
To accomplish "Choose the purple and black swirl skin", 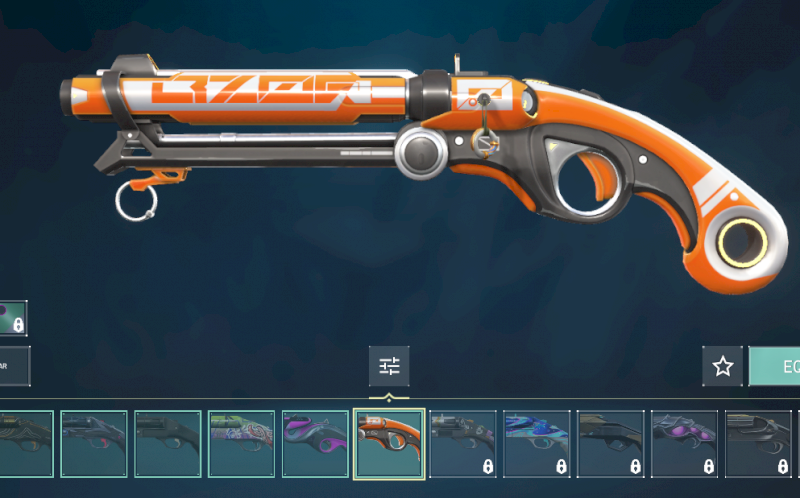I will click(x=315, y=443).
